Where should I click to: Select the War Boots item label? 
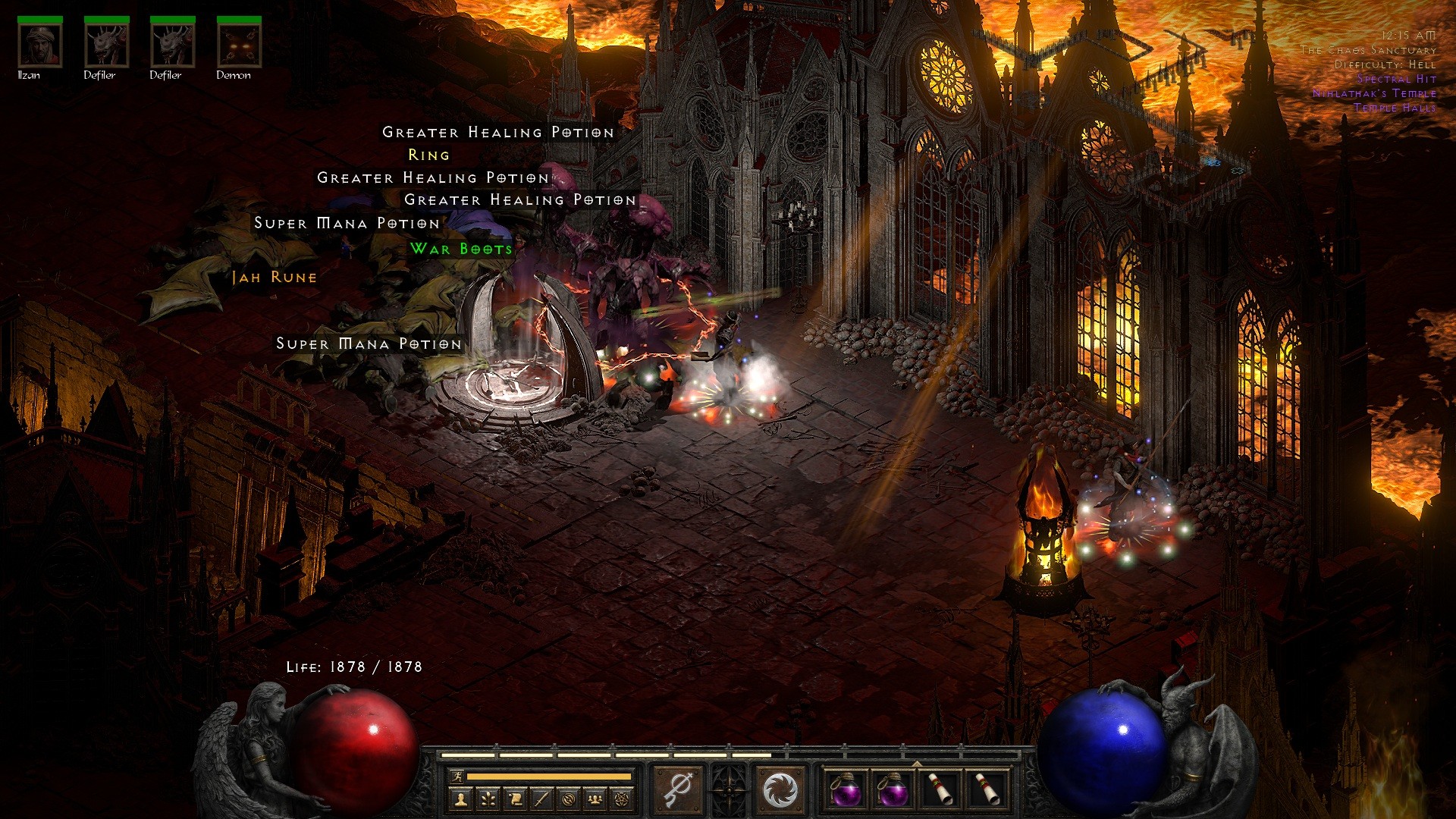[x=461, y=249]
